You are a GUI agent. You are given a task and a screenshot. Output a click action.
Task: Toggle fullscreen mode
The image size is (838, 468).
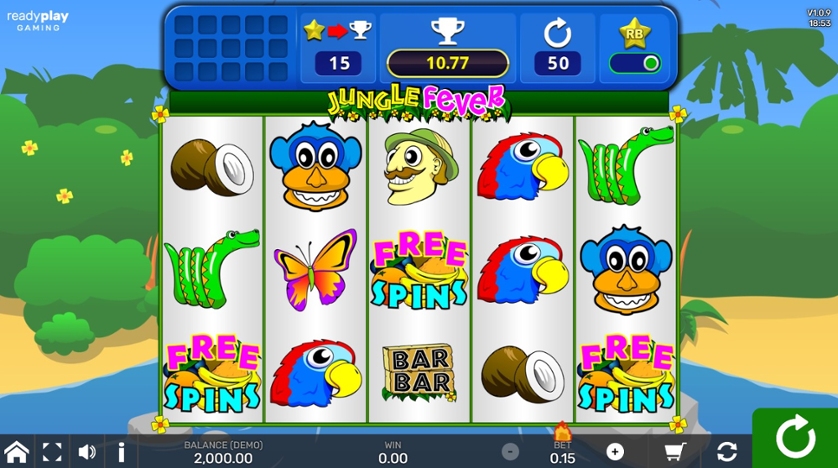point(52,452)
